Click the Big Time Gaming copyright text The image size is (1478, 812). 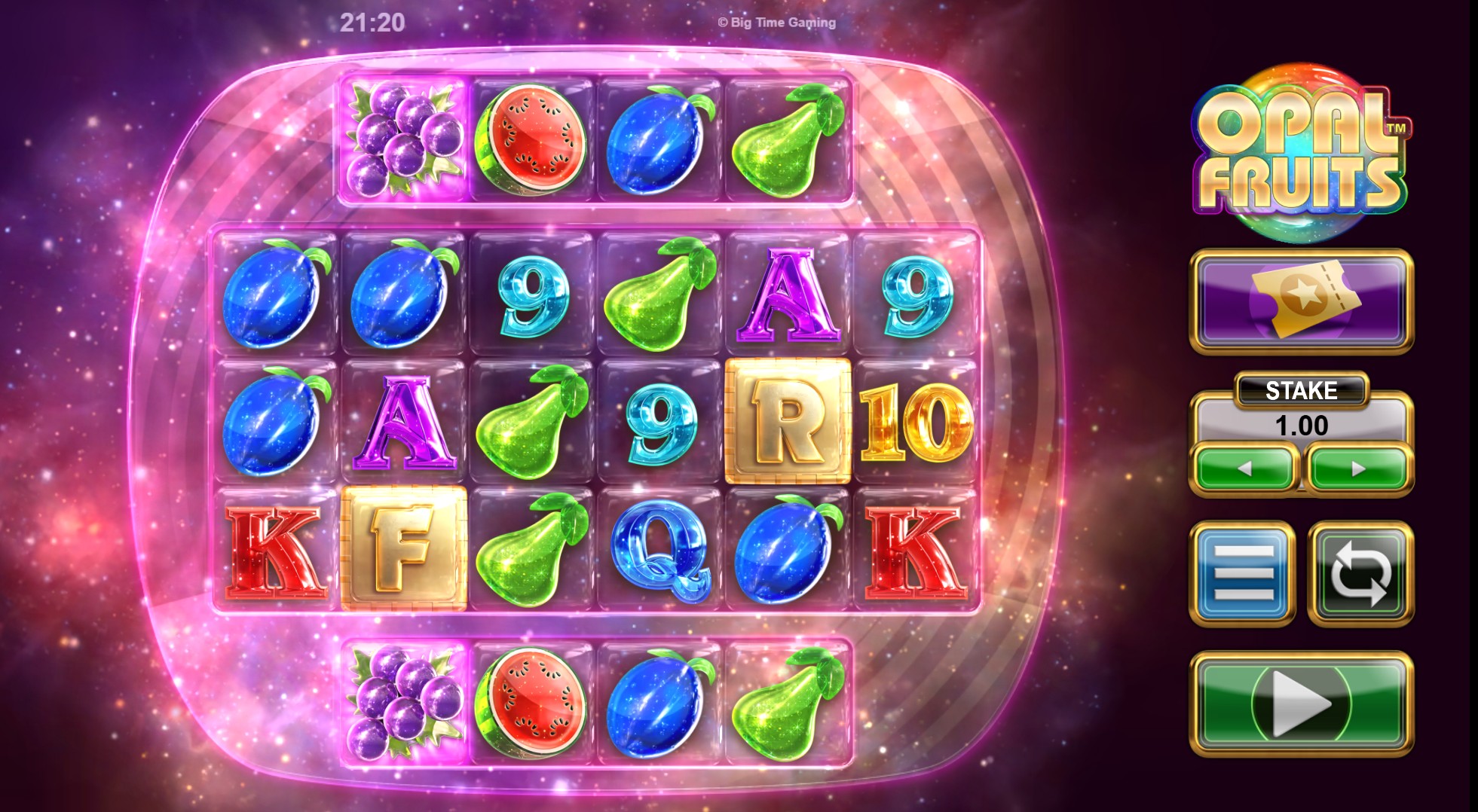[776, 23]
